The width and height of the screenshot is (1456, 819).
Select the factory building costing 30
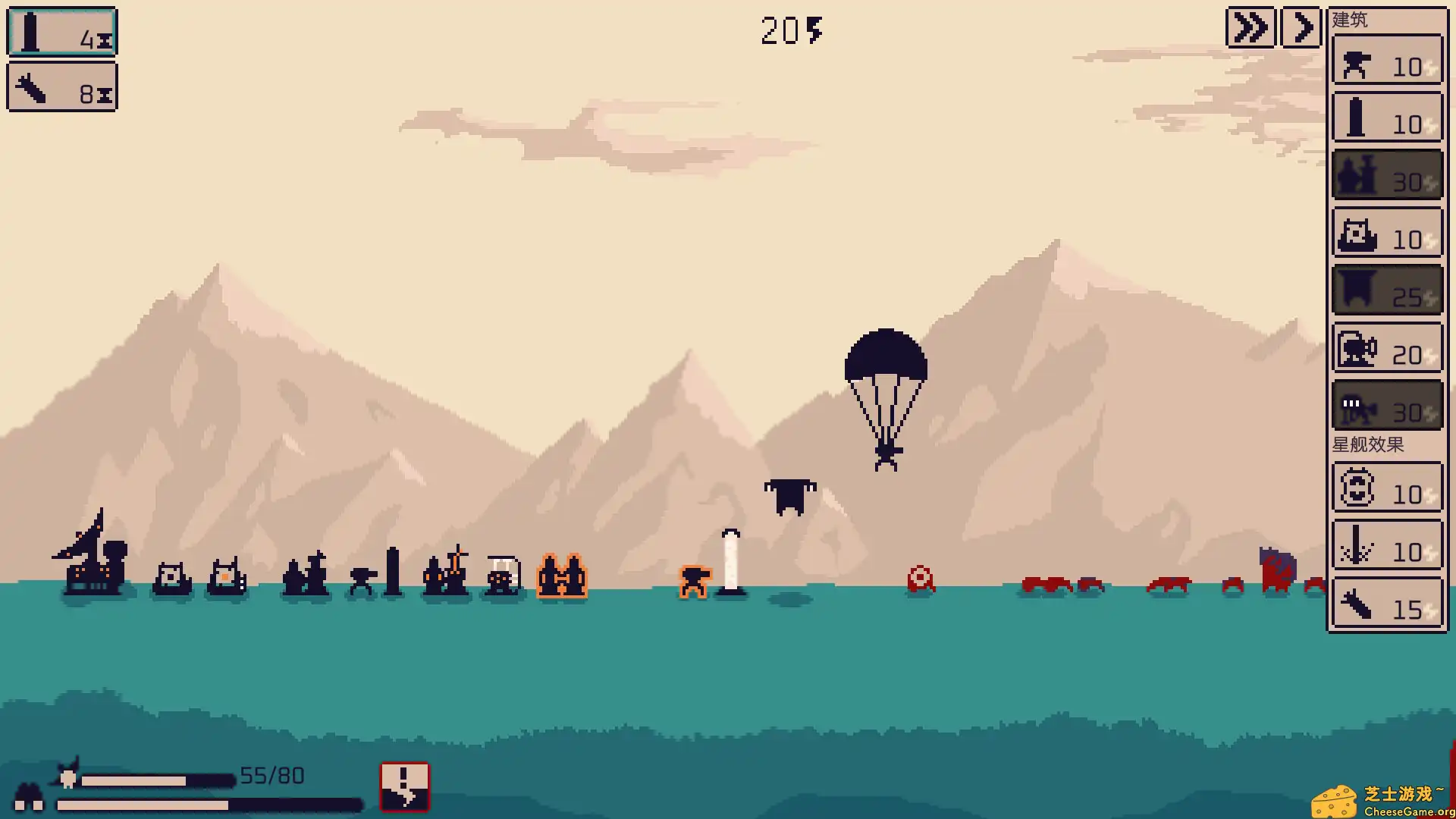[1386, 176]
